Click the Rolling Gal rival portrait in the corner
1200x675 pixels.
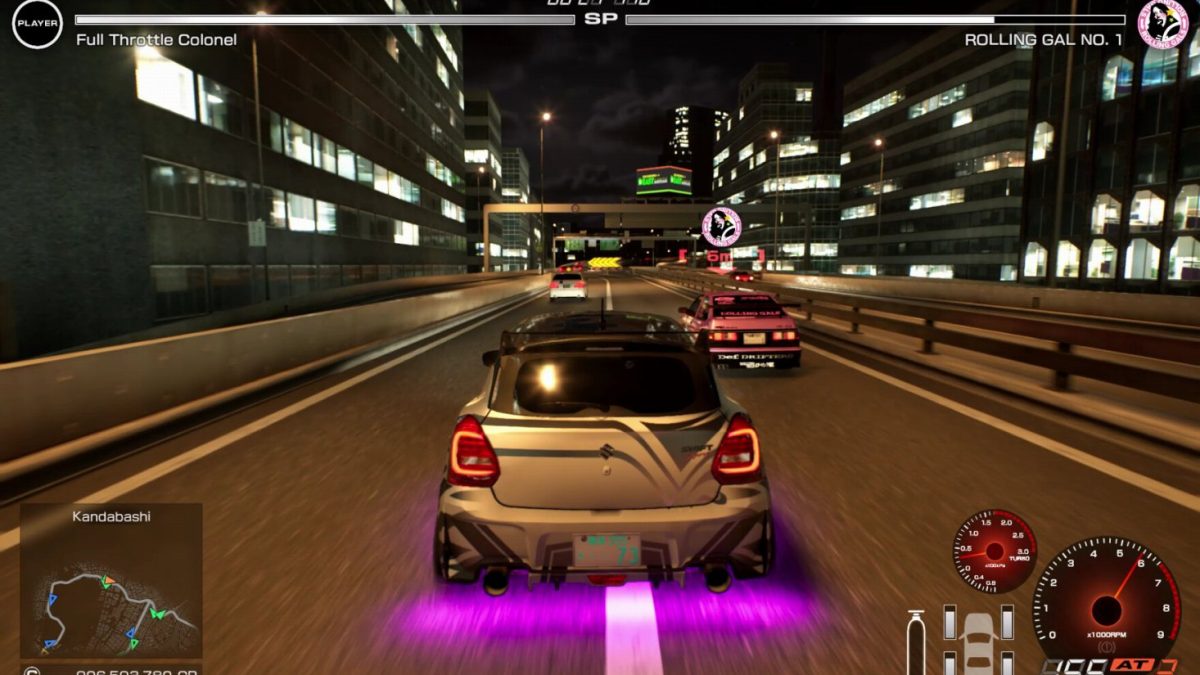tap(1163, 23)
